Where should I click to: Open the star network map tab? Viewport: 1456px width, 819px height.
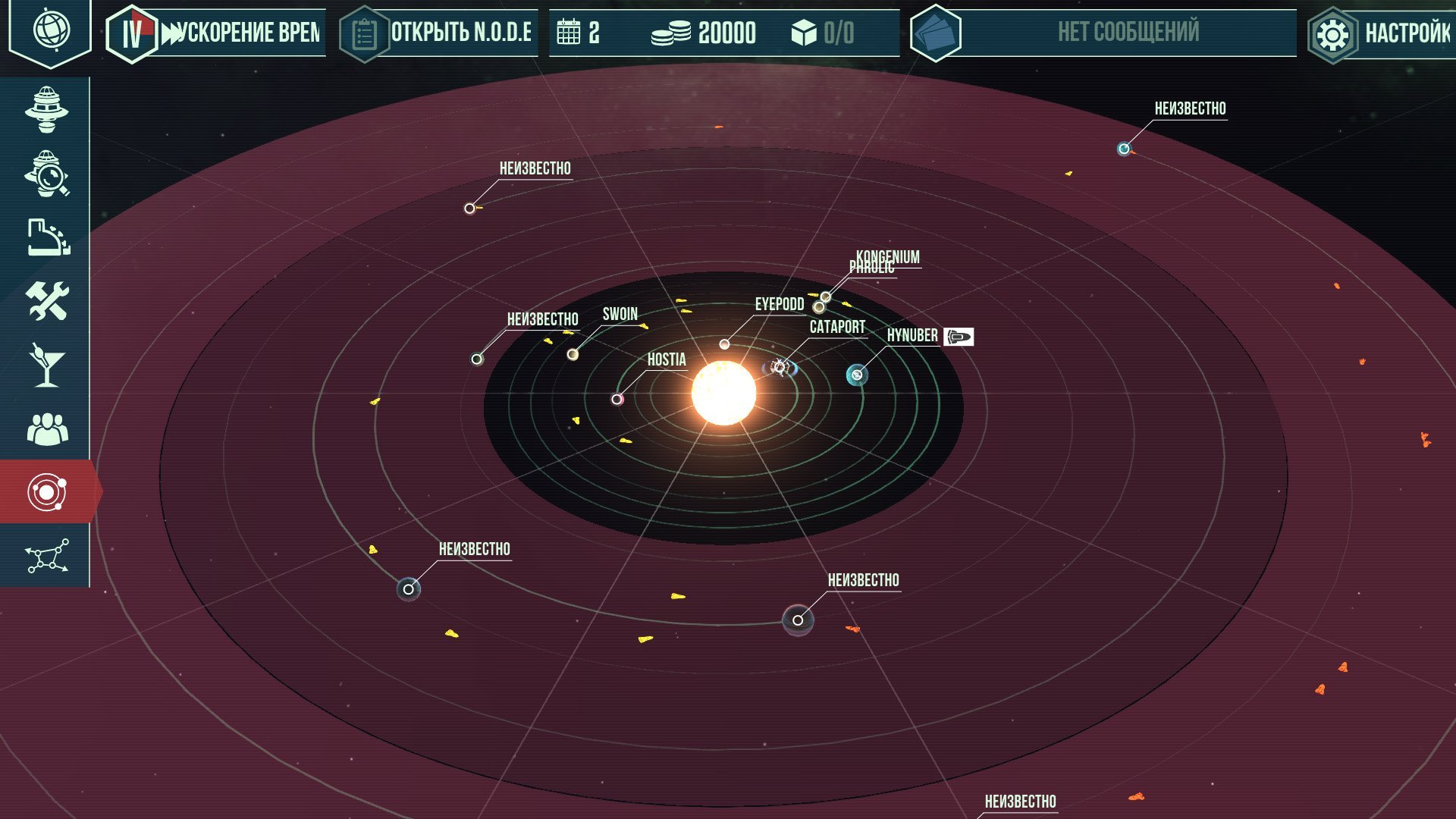(46, 556)
